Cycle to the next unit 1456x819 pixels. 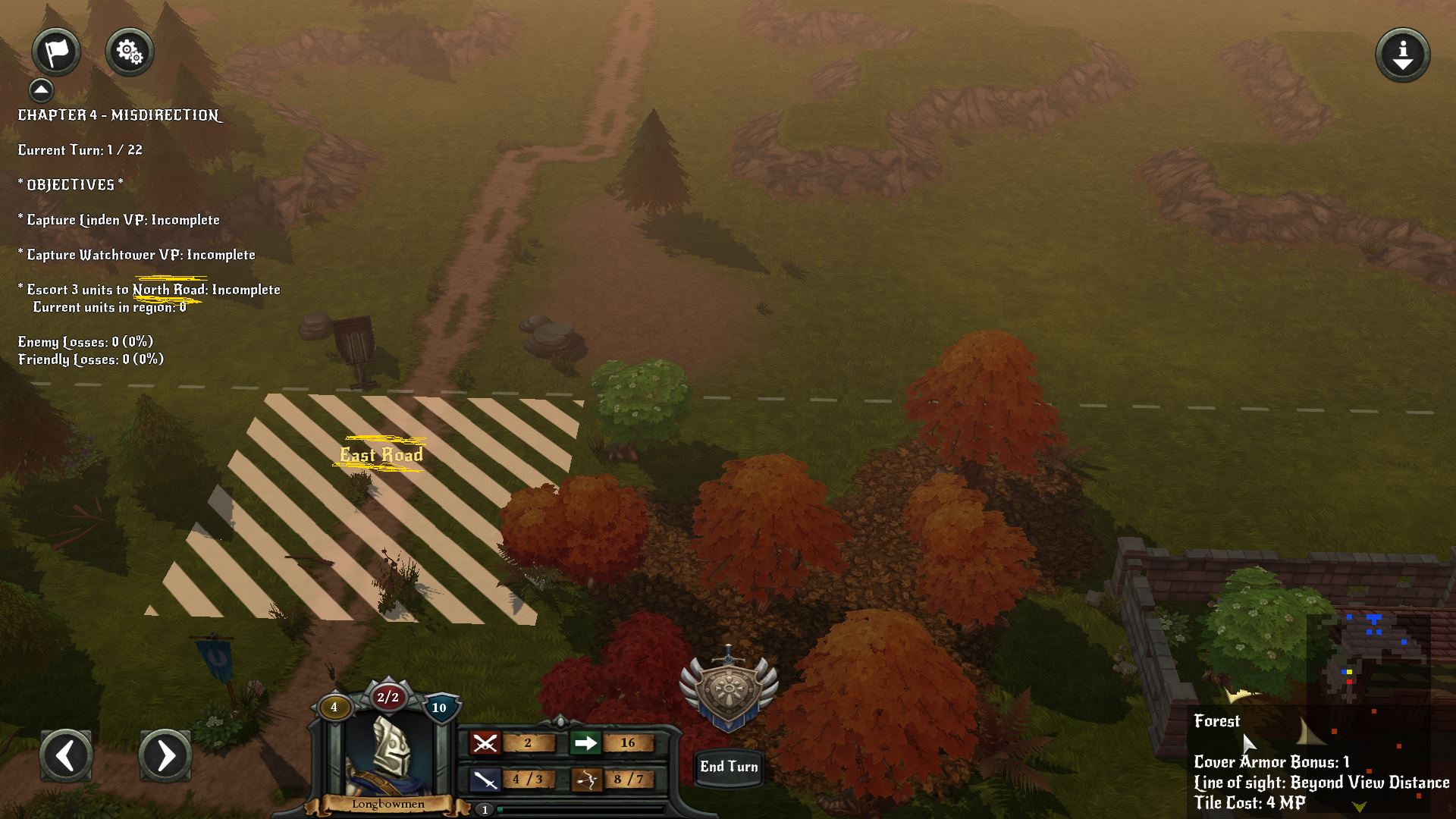coord(165,755)
